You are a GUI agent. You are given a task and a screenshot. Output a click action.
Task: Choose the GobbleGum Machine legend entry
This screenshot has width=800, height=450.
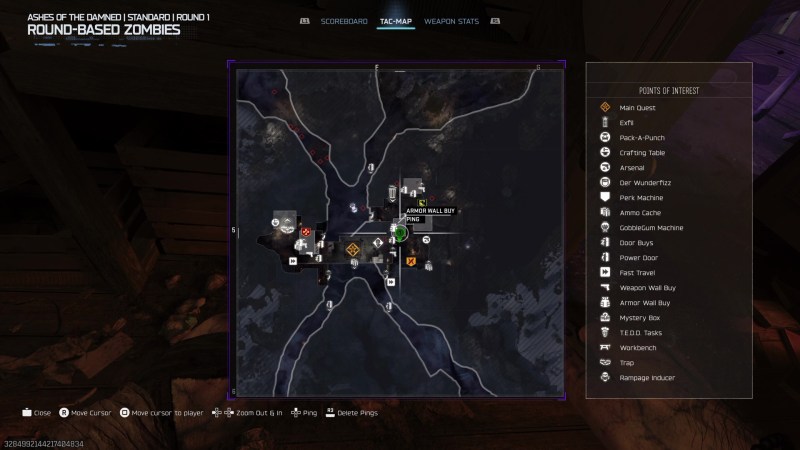click(x=651, y=227)
